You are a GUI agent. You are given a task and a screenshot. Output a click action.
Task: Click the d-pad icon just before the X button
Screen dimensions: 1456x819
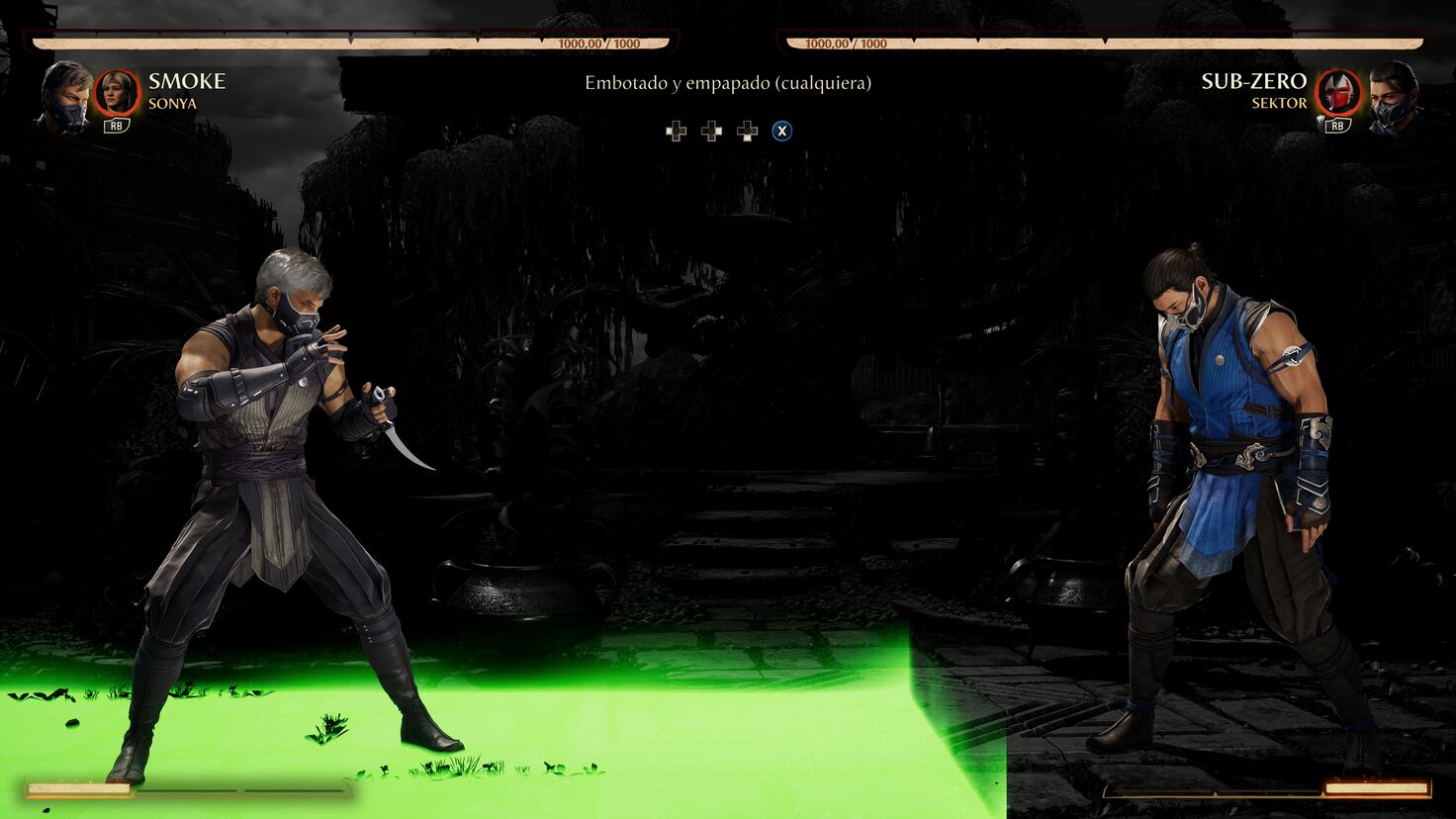(745, 131)
